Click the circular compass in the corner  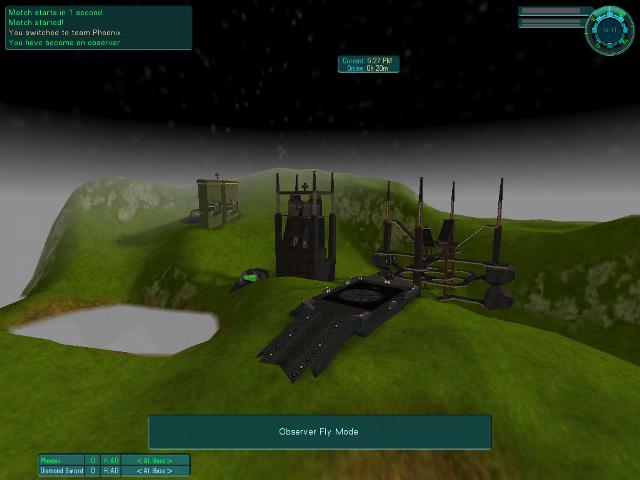coord(609,30)
